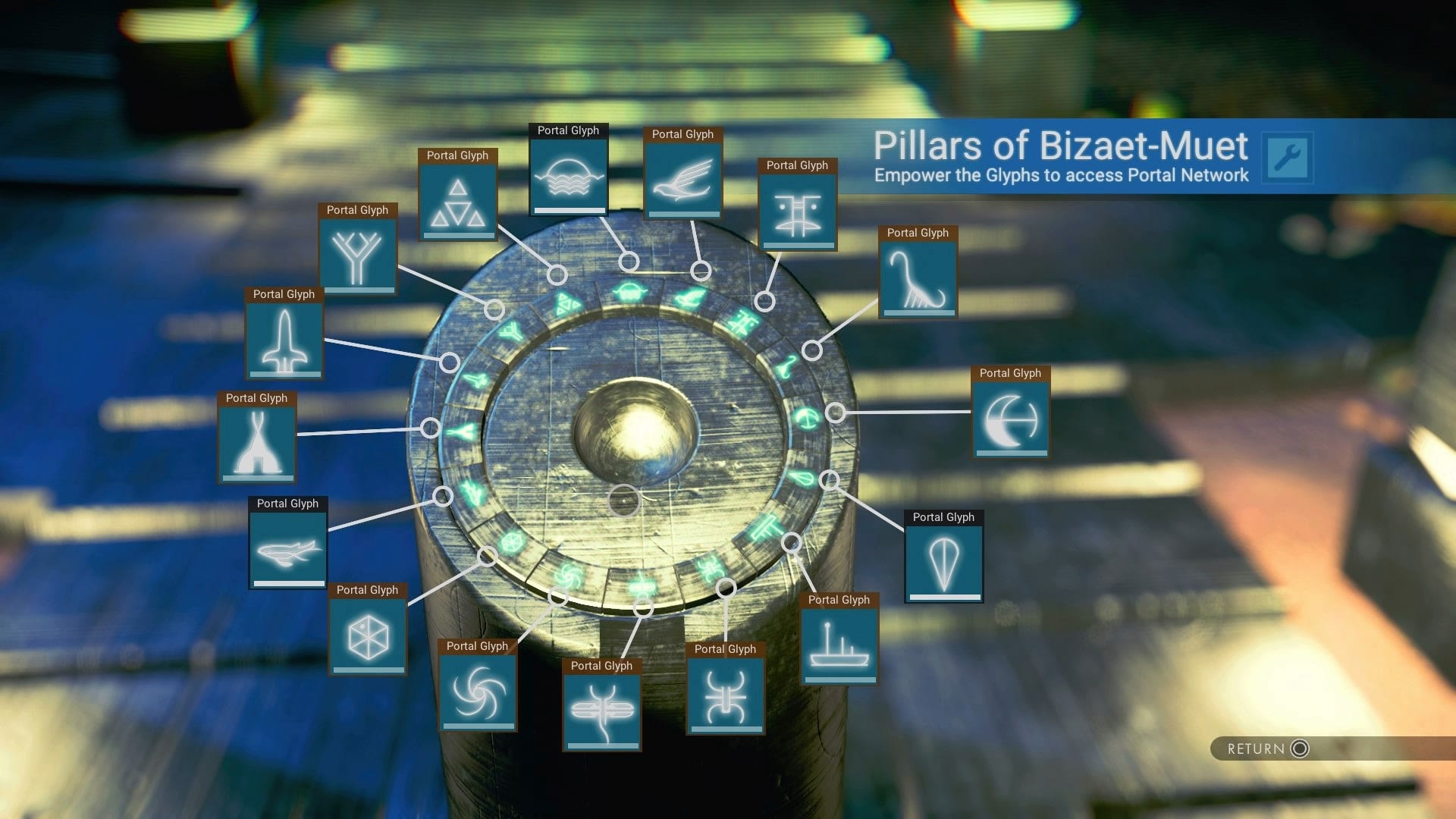Select the Sunset Portal Glyph at the top
The height and width of the screenshot is (819, 1456).
coord(569,176)
